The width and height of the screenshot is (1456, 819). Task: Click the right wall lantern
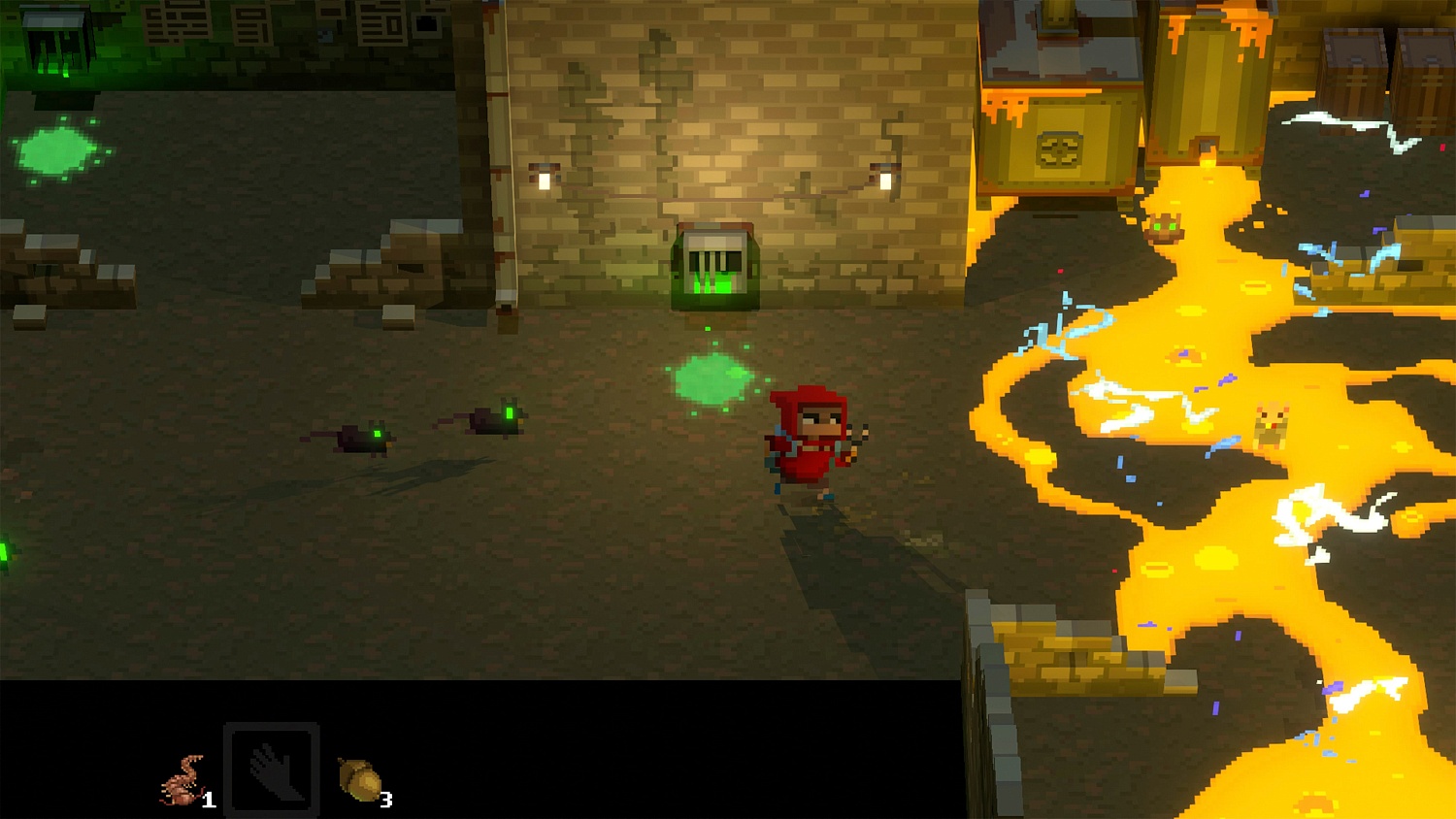(x=884, y=178)
